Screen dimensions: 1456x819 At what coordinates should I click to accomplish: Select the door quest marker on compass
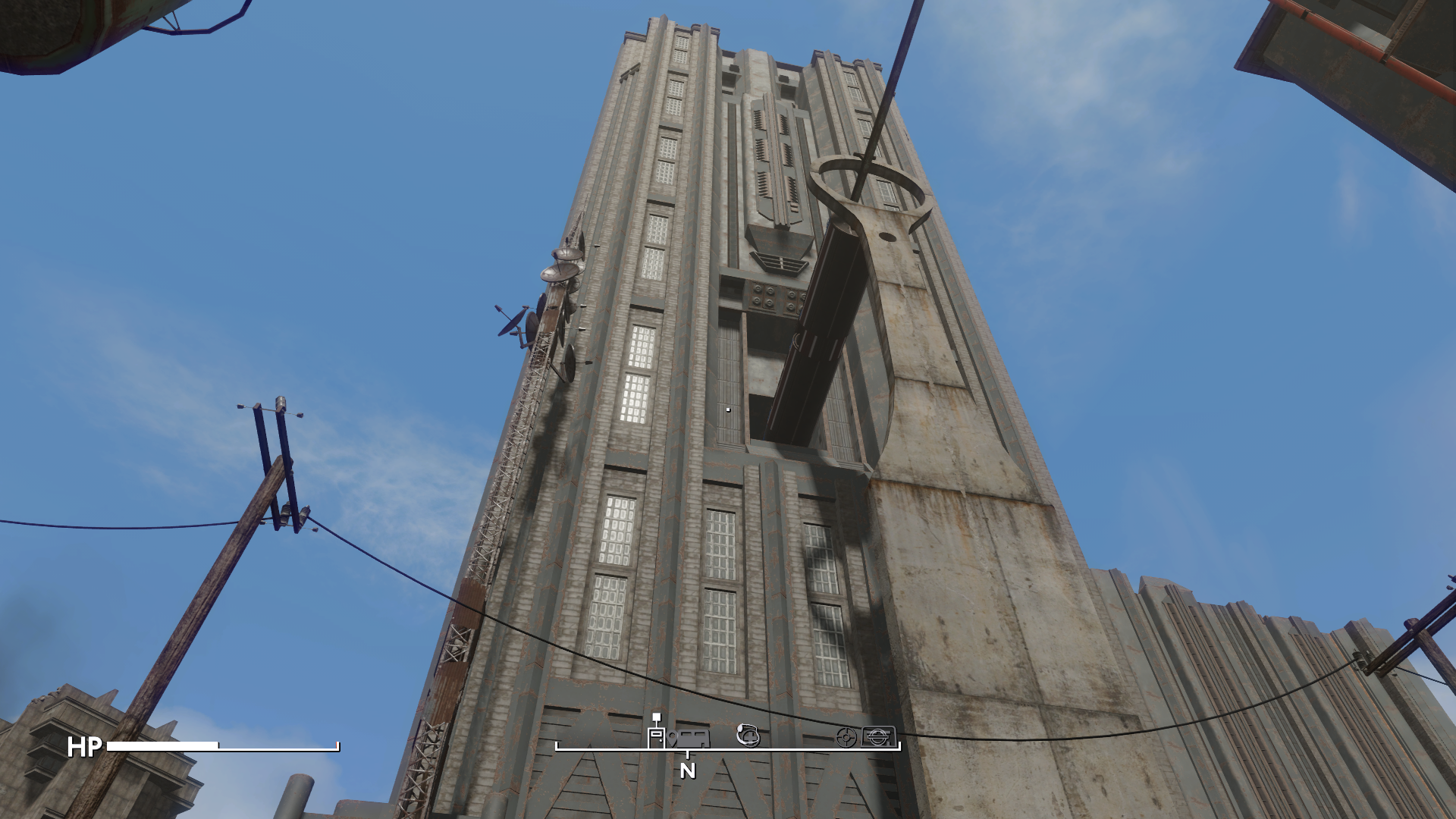tap(656, 737)
